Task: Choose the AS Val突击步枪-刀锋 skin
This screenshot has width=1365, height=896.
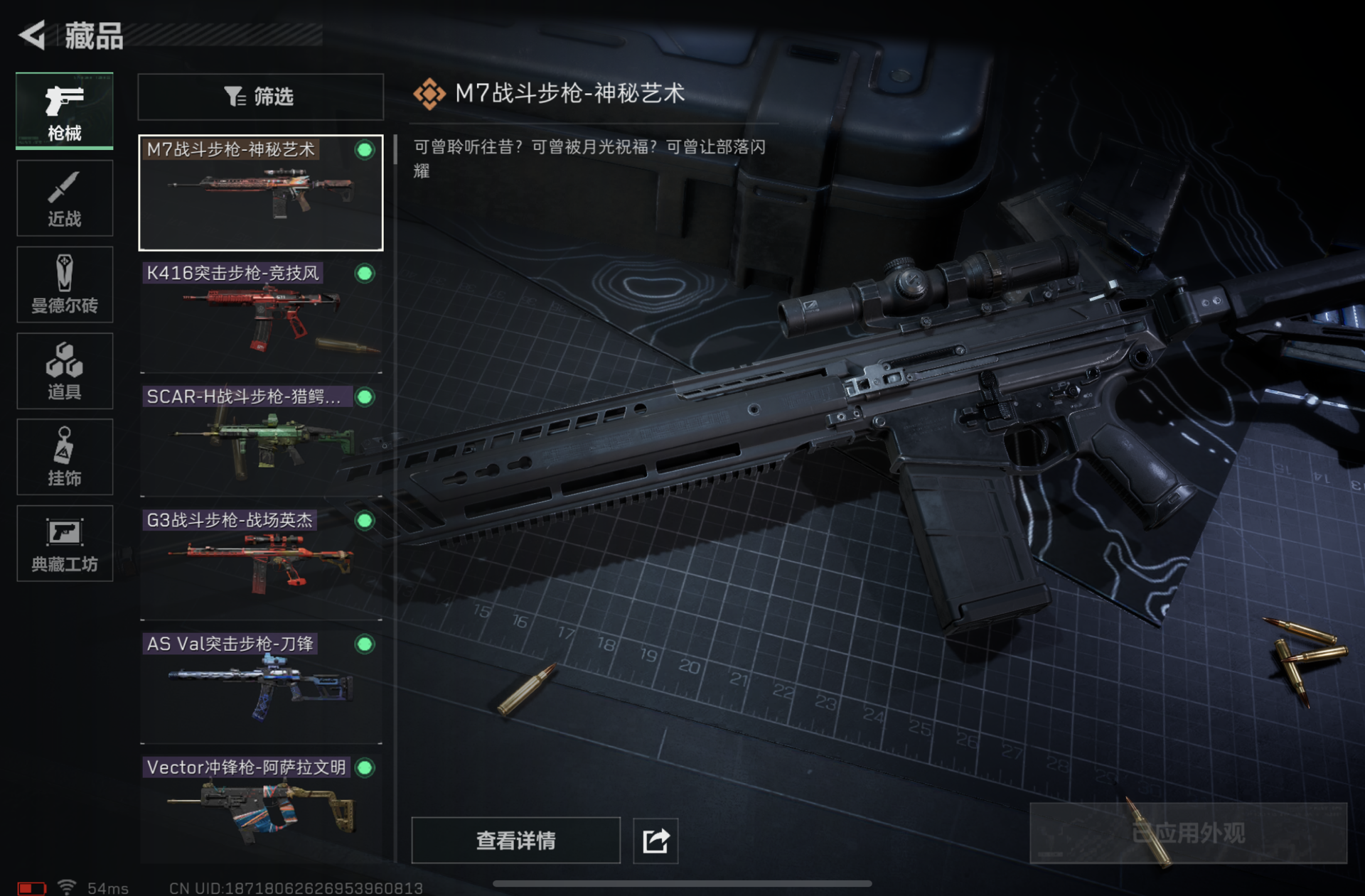Action: (x=260, y=687)
